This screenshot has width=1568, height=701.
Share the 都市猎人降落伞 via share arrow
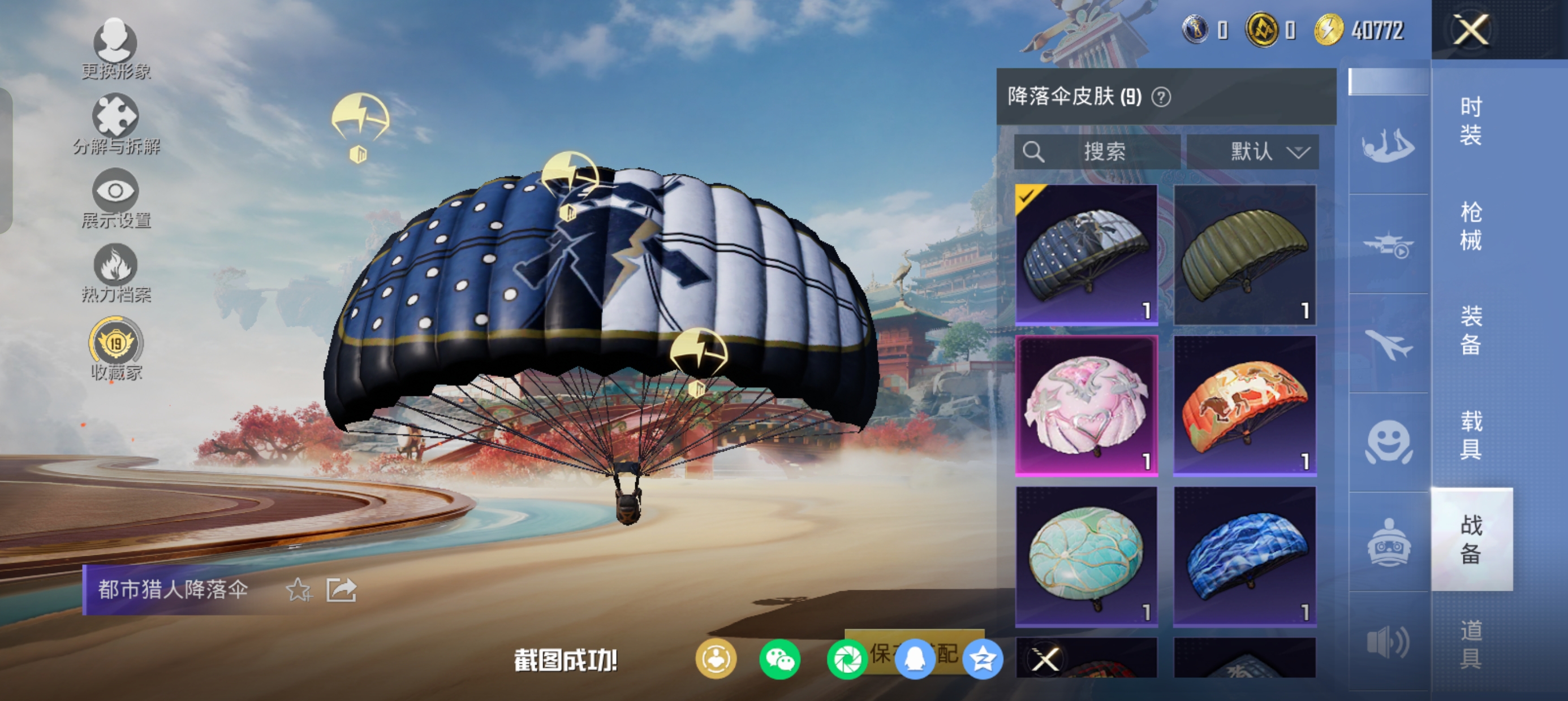[341, 590]
